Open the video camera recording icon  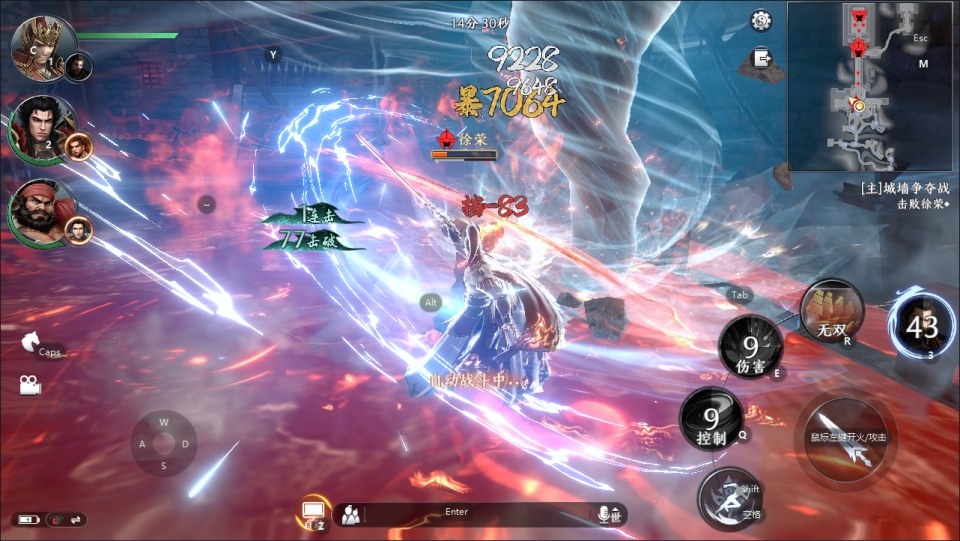(29, 384)
